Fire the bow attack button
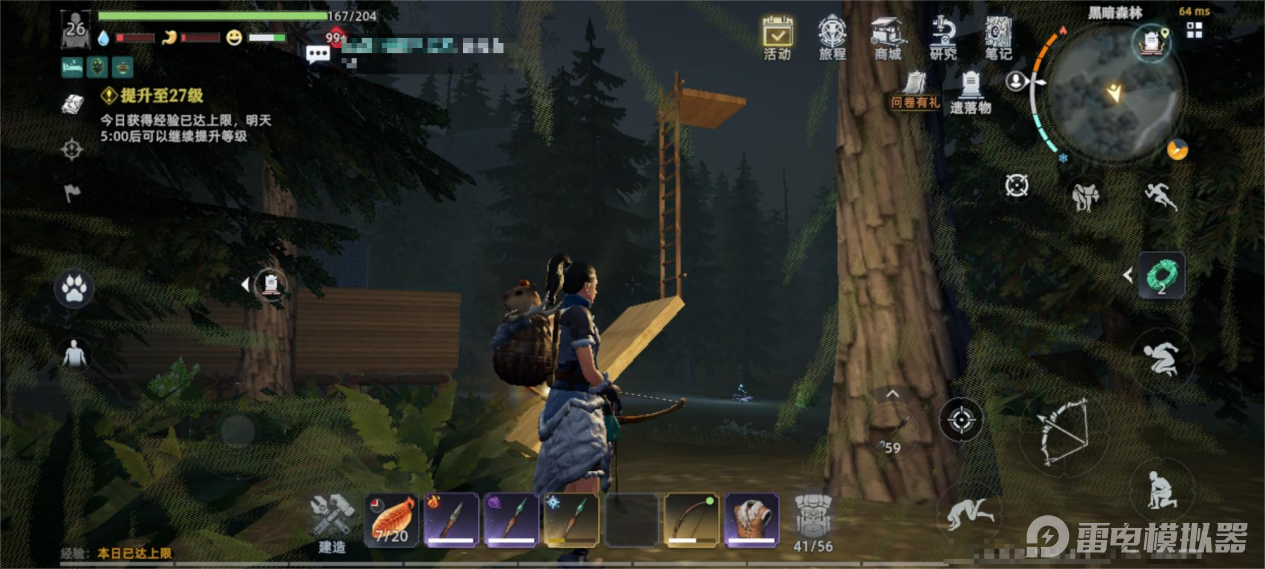 coord(1061,430)
